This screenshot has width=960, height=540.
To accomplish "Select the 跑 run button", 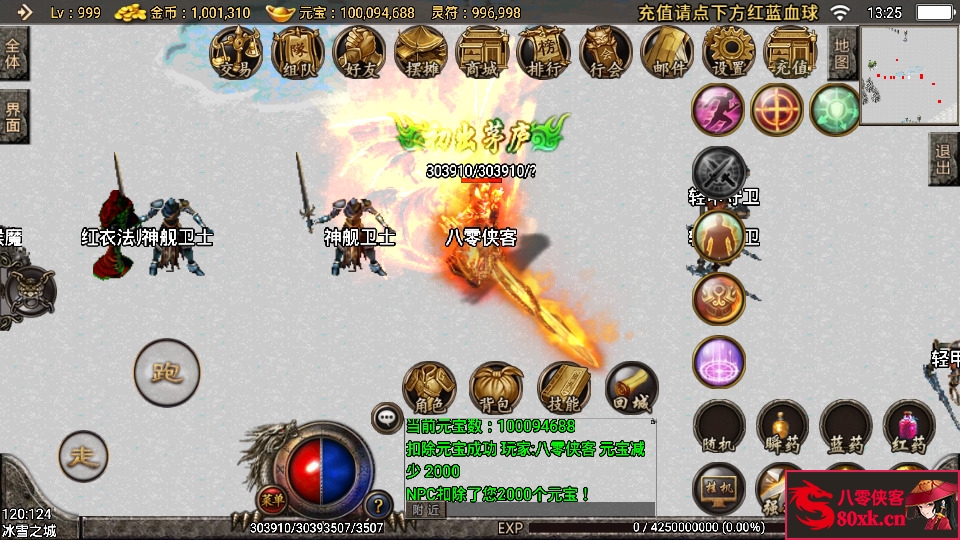I will click(x=166, y=373).
